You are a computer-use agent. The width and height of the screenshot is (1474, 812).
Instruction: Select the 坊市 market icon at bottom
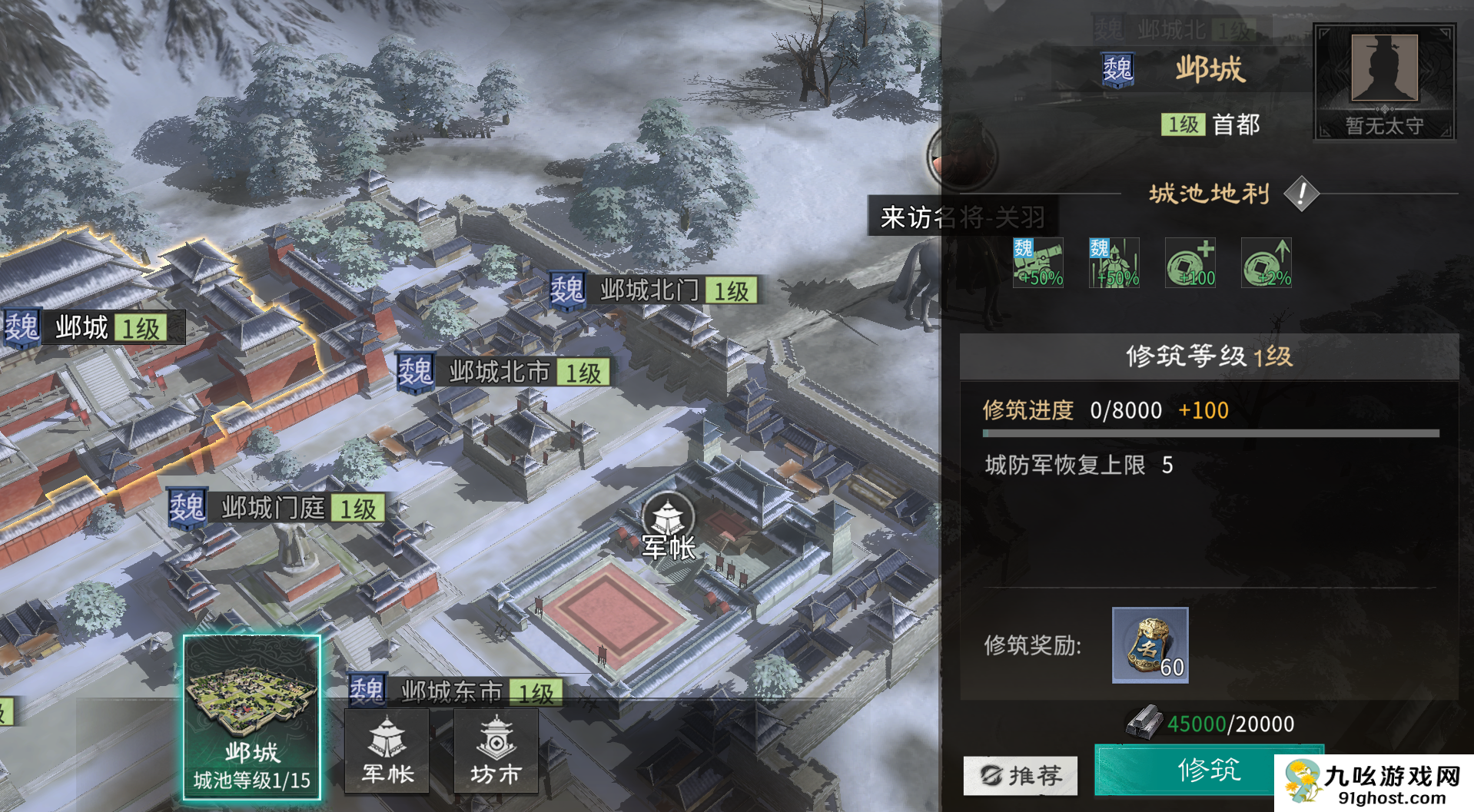click(x=496, y=751)
